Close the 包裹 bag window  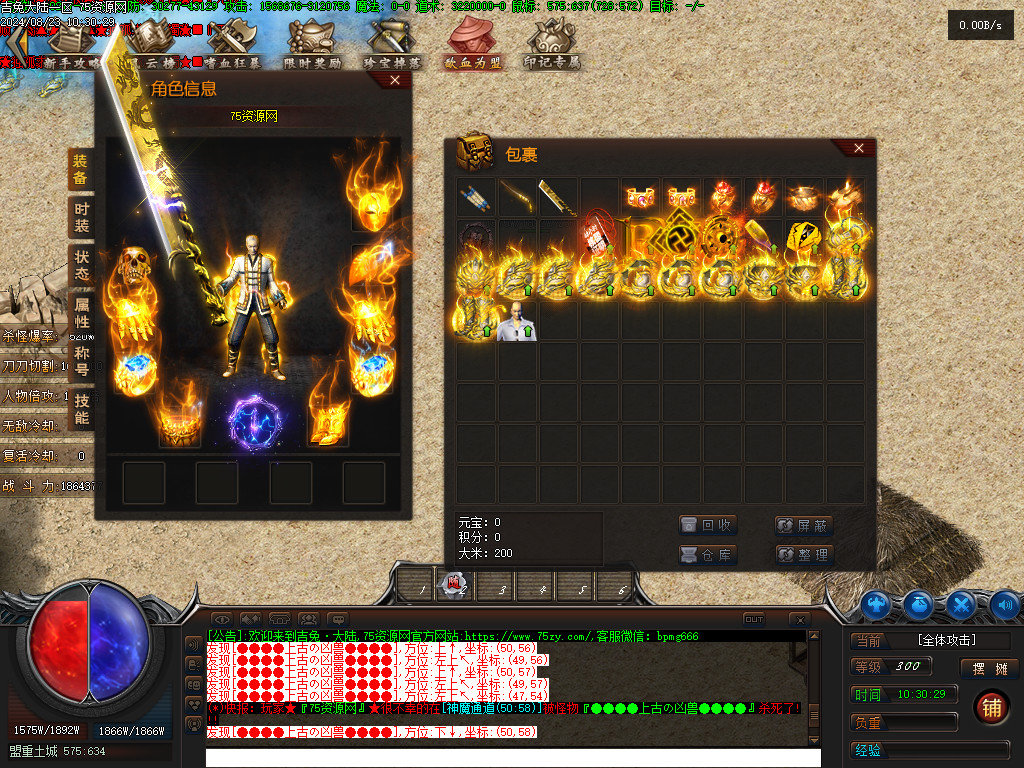[859, 148]
